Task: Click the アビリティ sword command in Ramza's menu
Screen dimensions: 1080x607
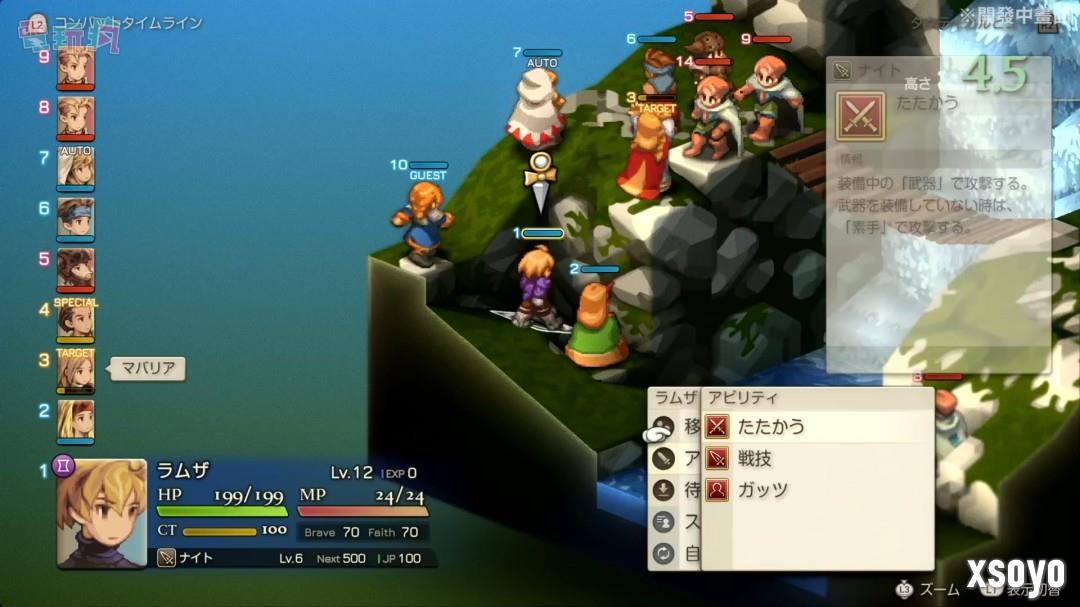Action: tap(676, 459)
